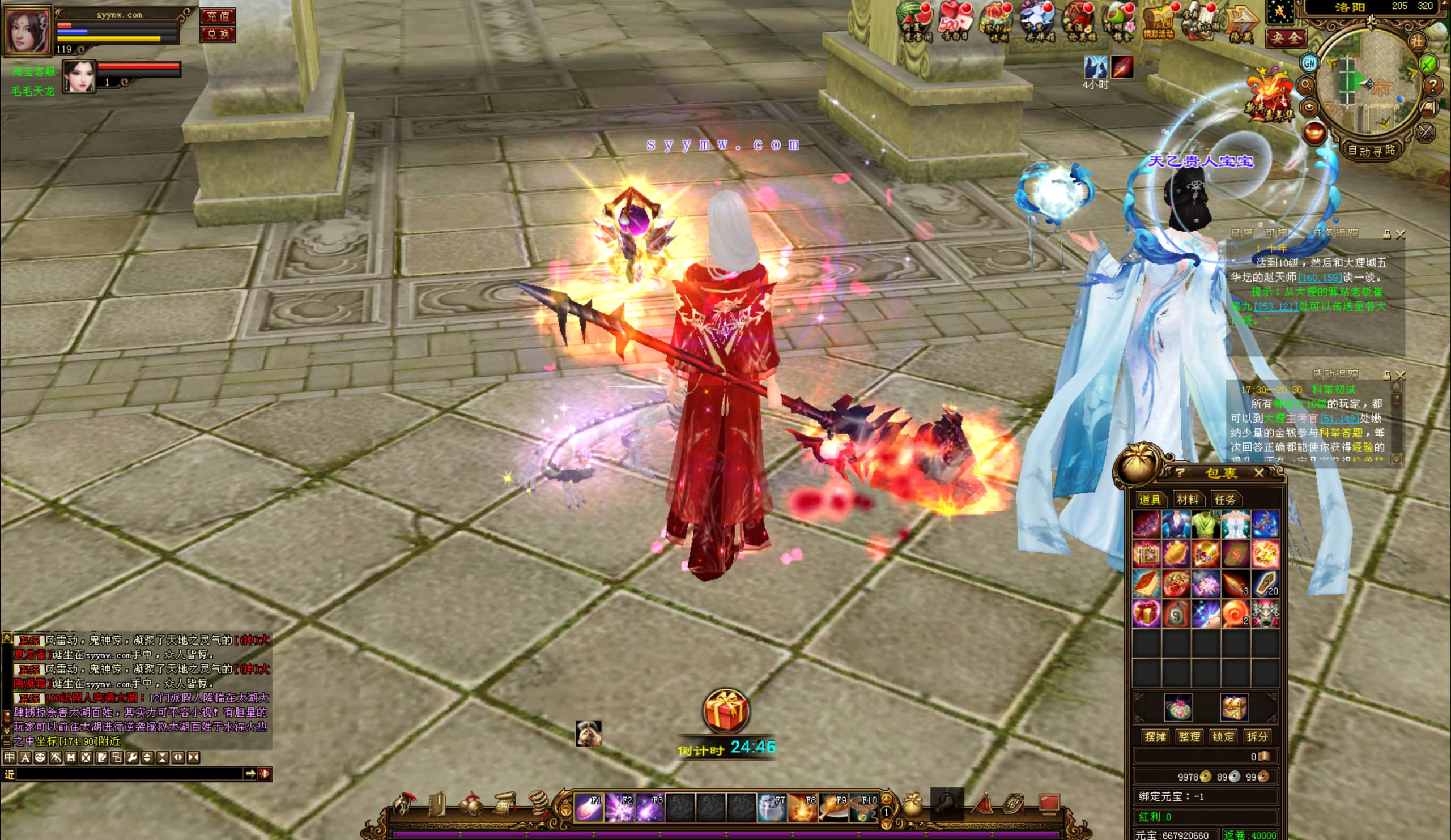The image size is (1451, 840).
Task: Click the 自动寻路 auto-pathfinding button
Action: 1371,151
